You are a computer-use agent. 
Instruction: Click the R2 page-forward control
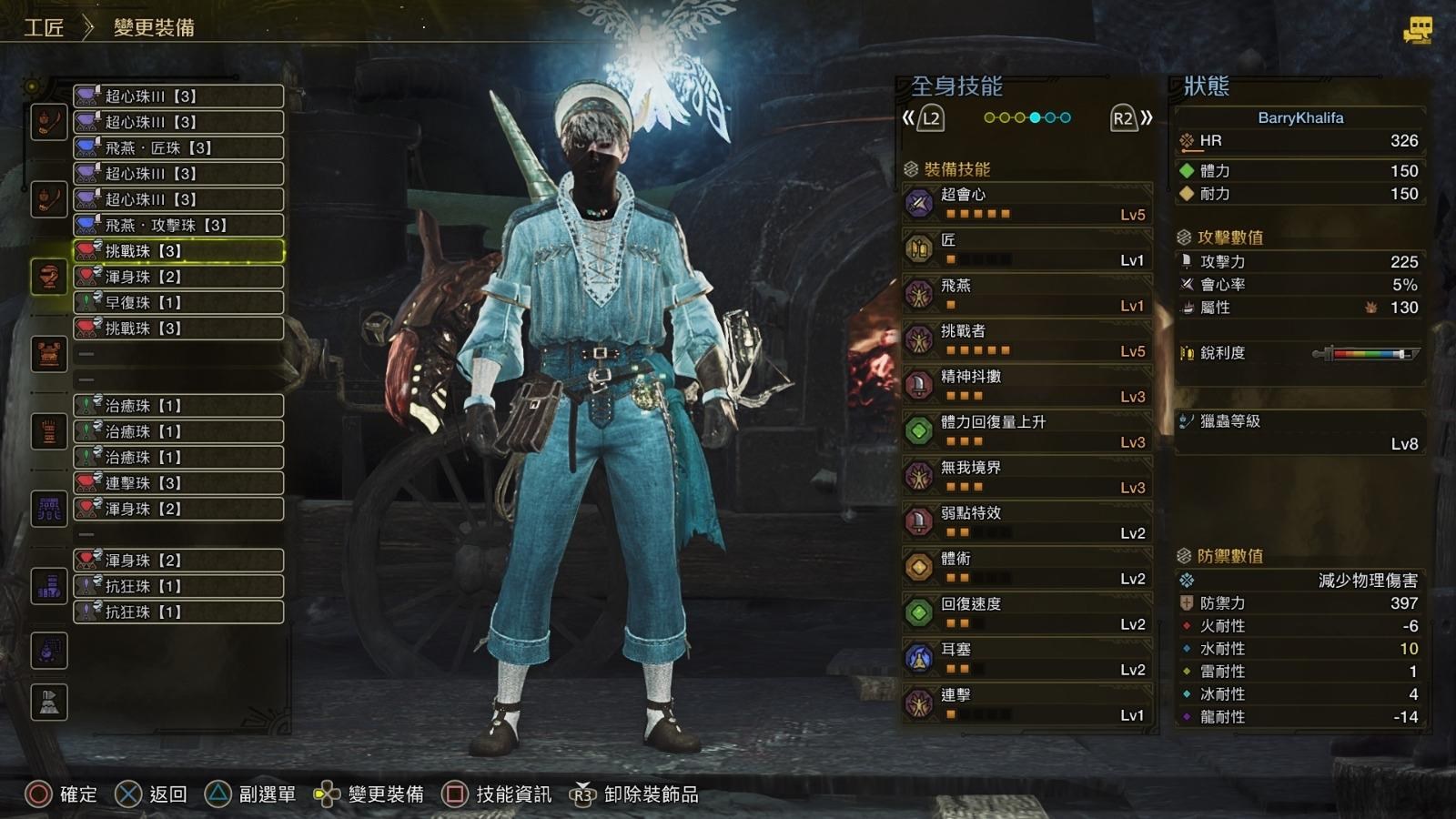coord(1128,116)
